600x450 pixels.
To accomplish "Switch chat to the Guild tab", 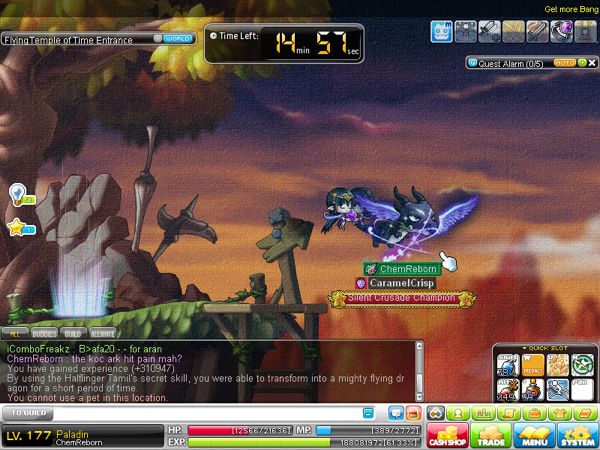I will click(73, 331).
